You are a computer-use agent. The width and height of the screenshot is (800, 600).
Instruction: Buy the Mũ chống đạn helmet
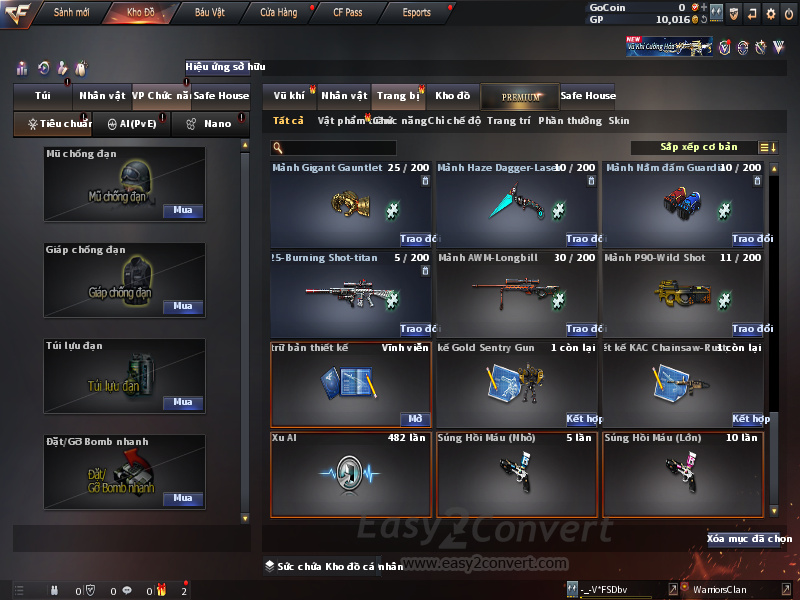click(183, 211)
